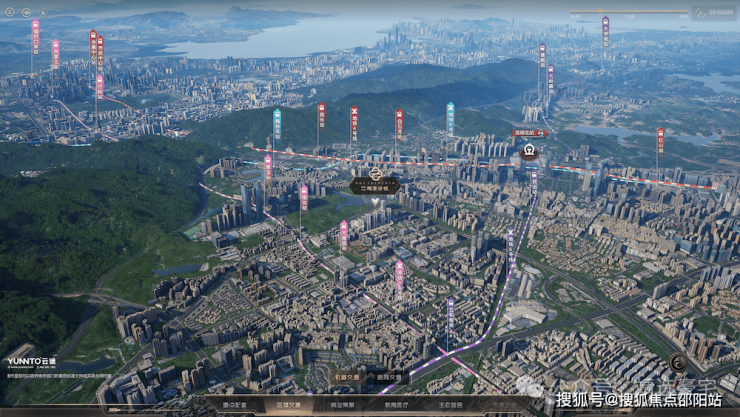Click the round railway station icon marker
Screen dimensions: 740x417
pyautogui.click(x=529, y=153)
